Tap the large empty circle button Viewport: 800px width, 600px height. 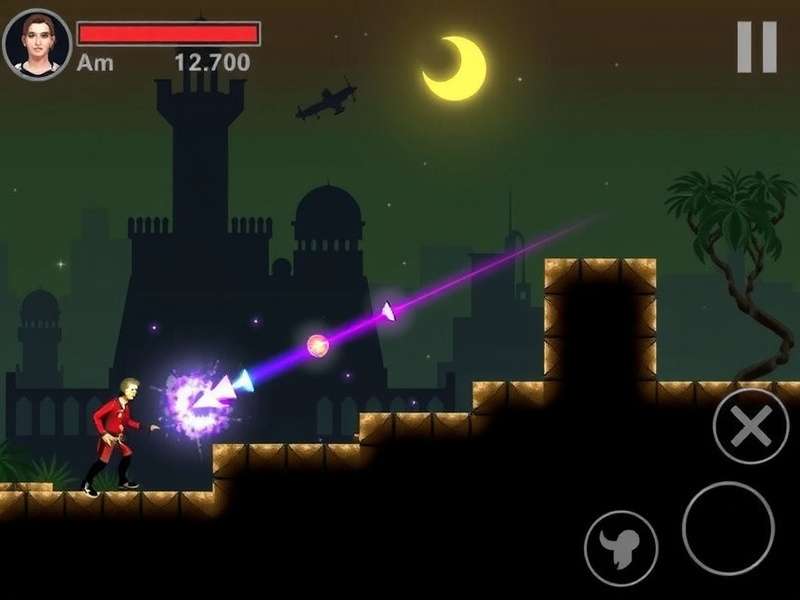point(728,528)
